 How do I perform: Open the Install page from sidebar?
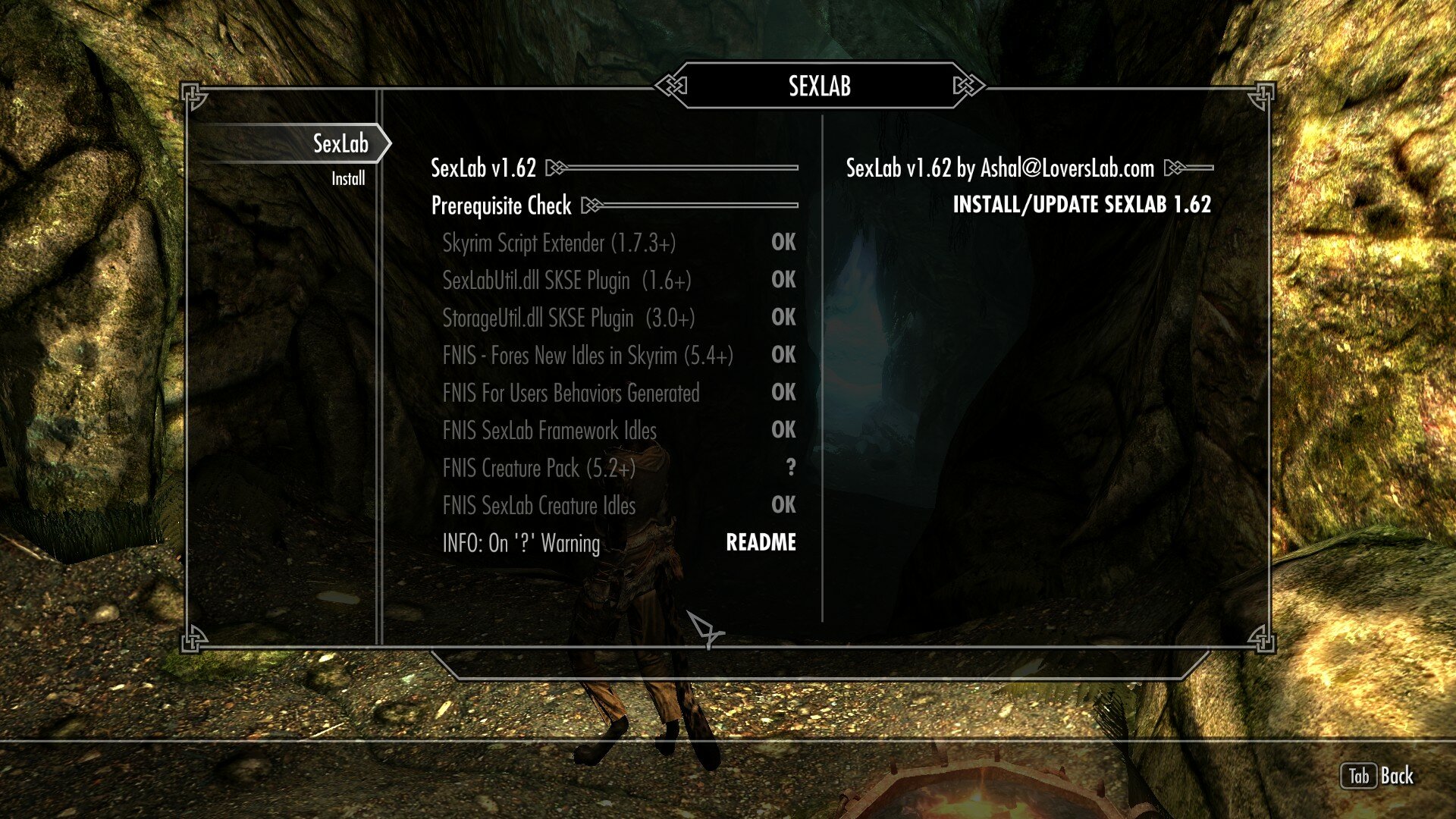point(347,178)
